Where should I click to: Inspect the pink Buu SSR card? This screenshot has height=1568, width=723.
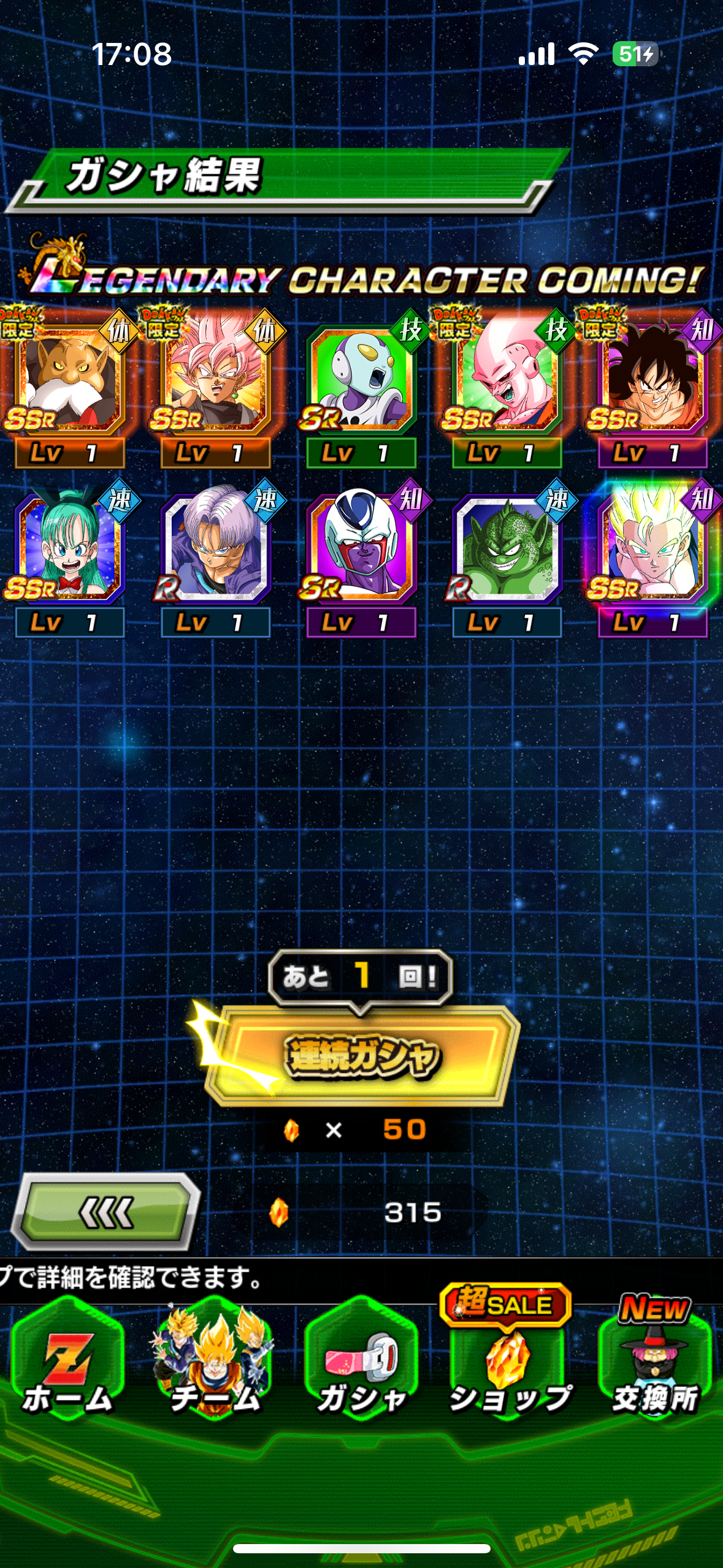point(507,380)
